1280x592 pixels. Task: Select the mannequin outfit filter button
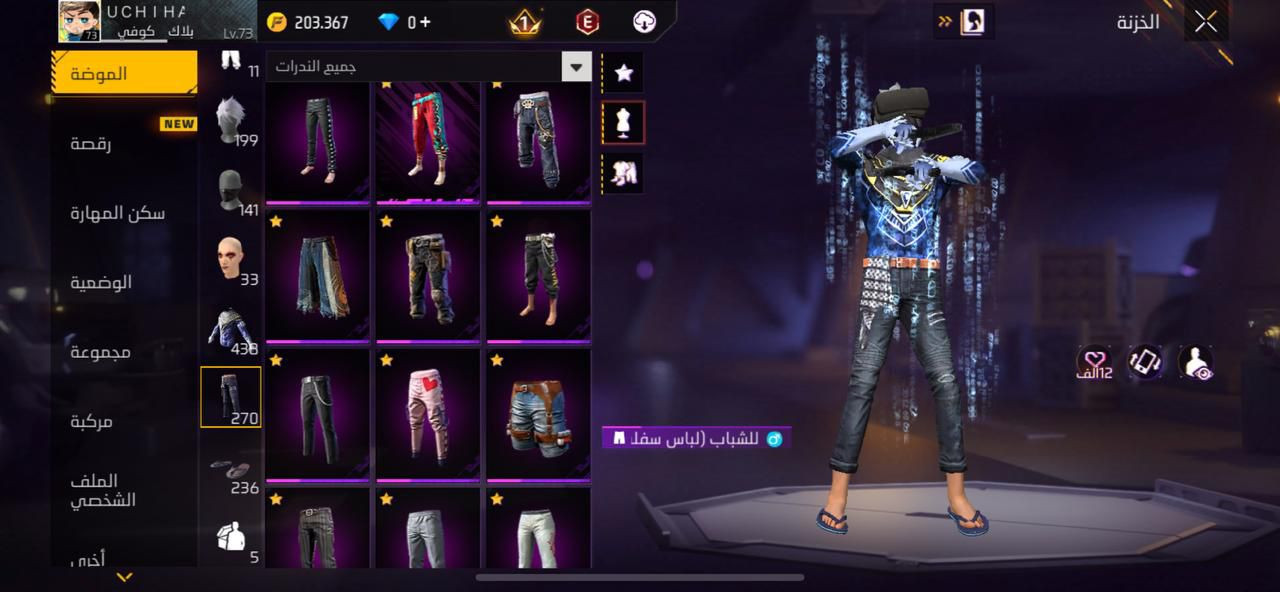[624, 122]
